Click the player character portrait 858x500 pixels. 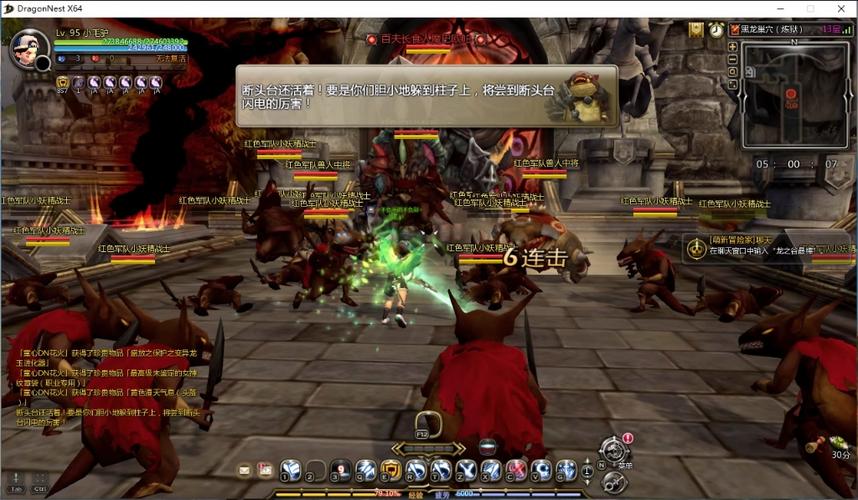[28, 47]
